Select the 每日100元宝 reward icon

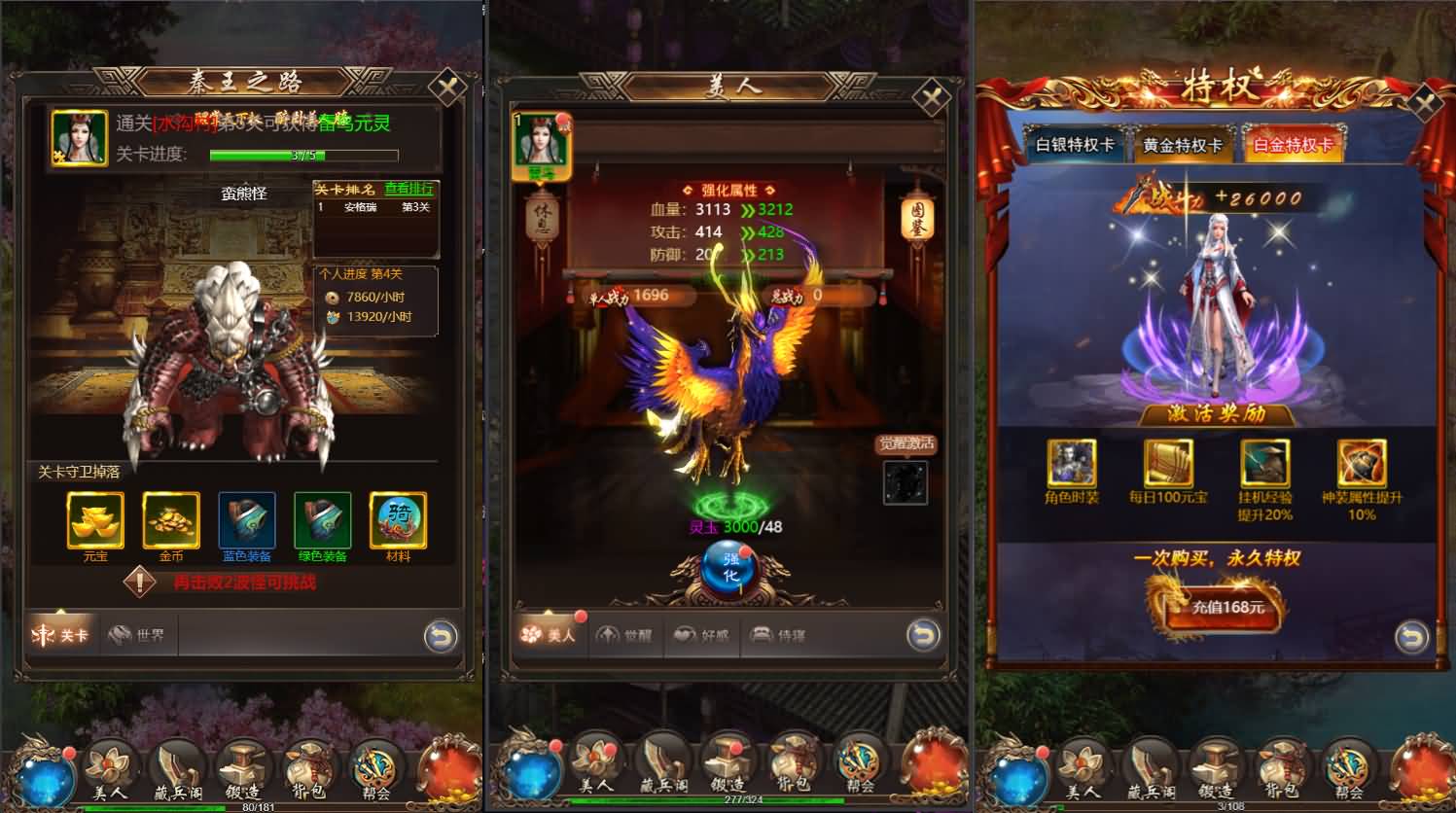[1167, 463]
